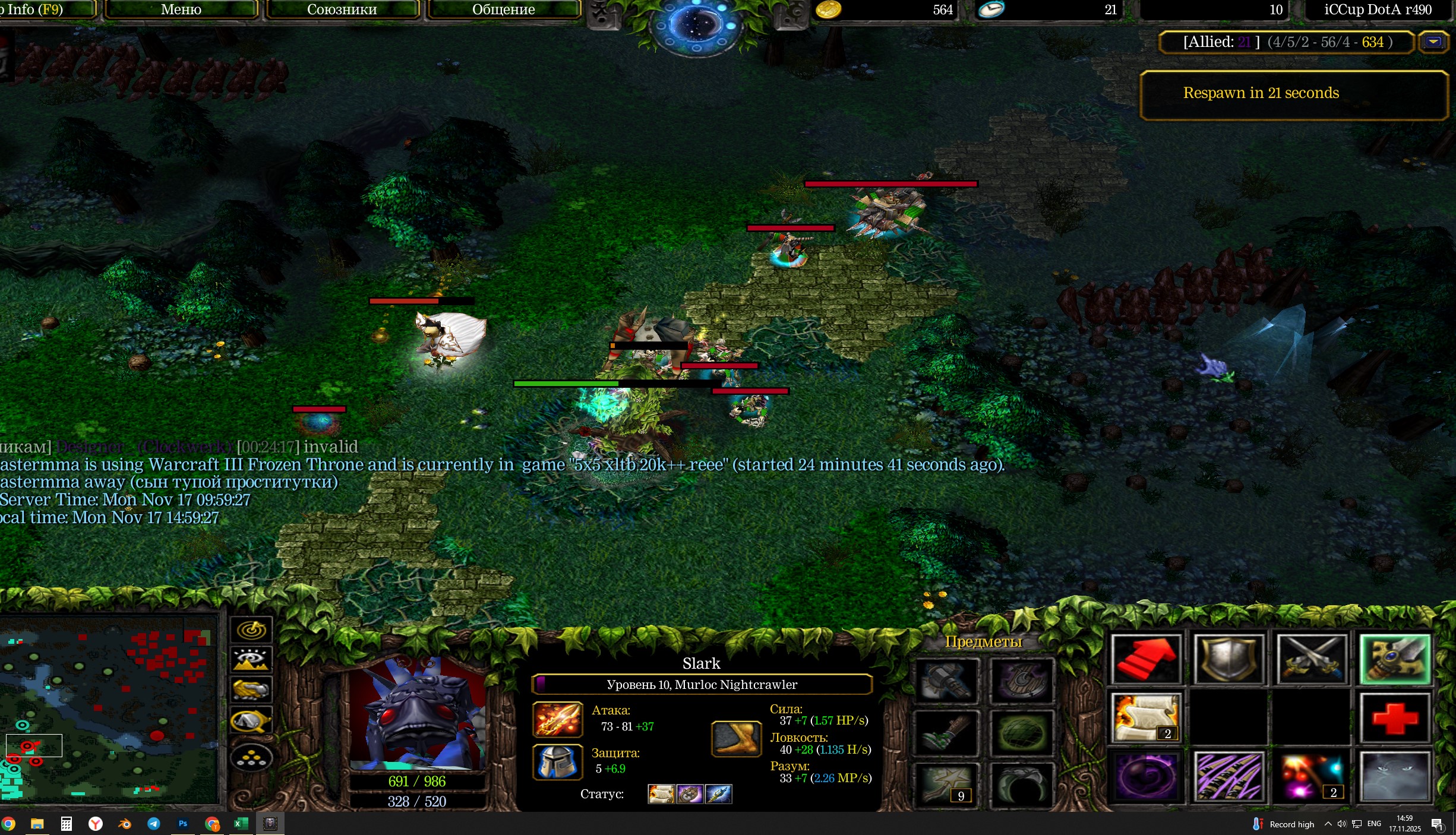Open formation toggle button with yellow dots
The height and width of the screenshot is (835, 1456).
coord(251,758)
